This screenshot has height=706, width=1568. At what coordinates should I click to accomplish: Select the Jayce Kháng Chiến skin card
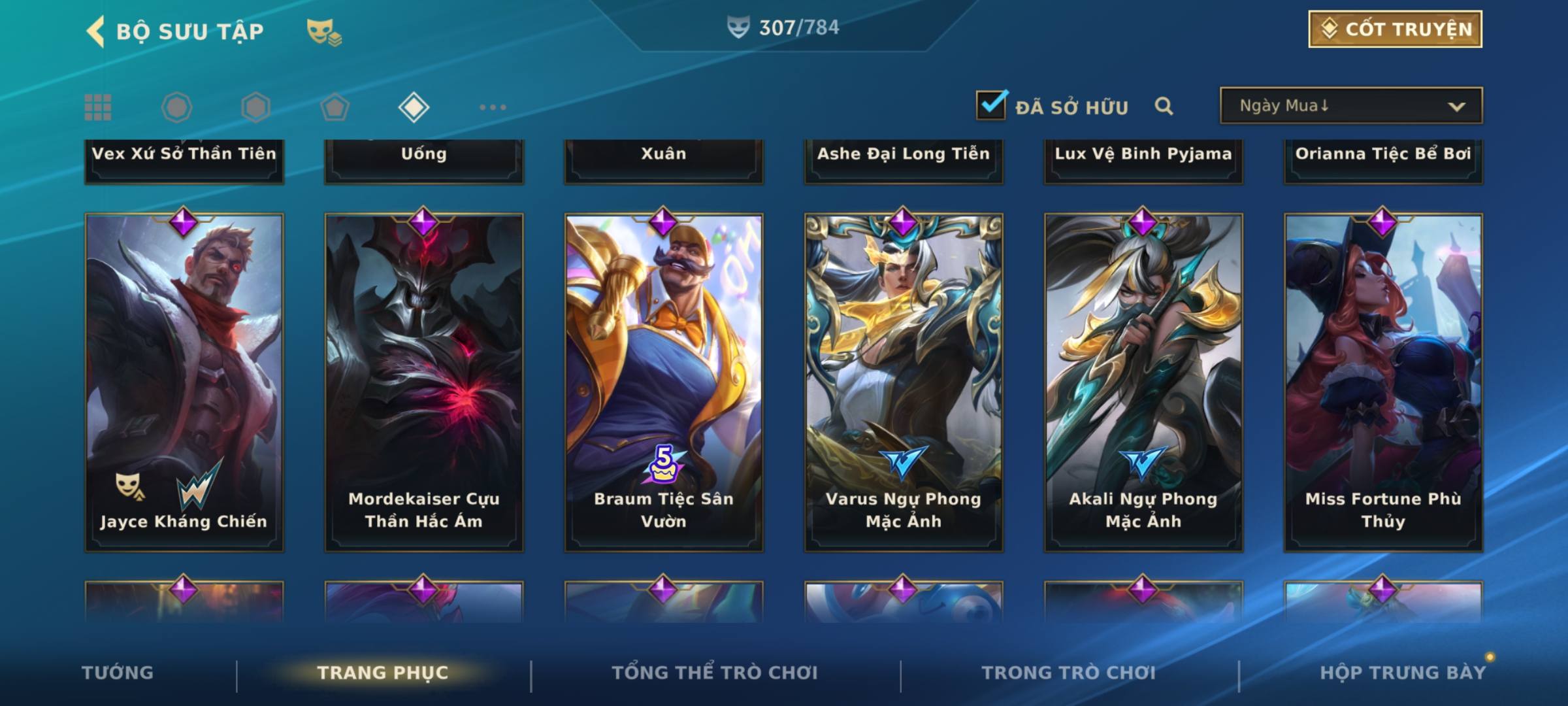point(184,382)
